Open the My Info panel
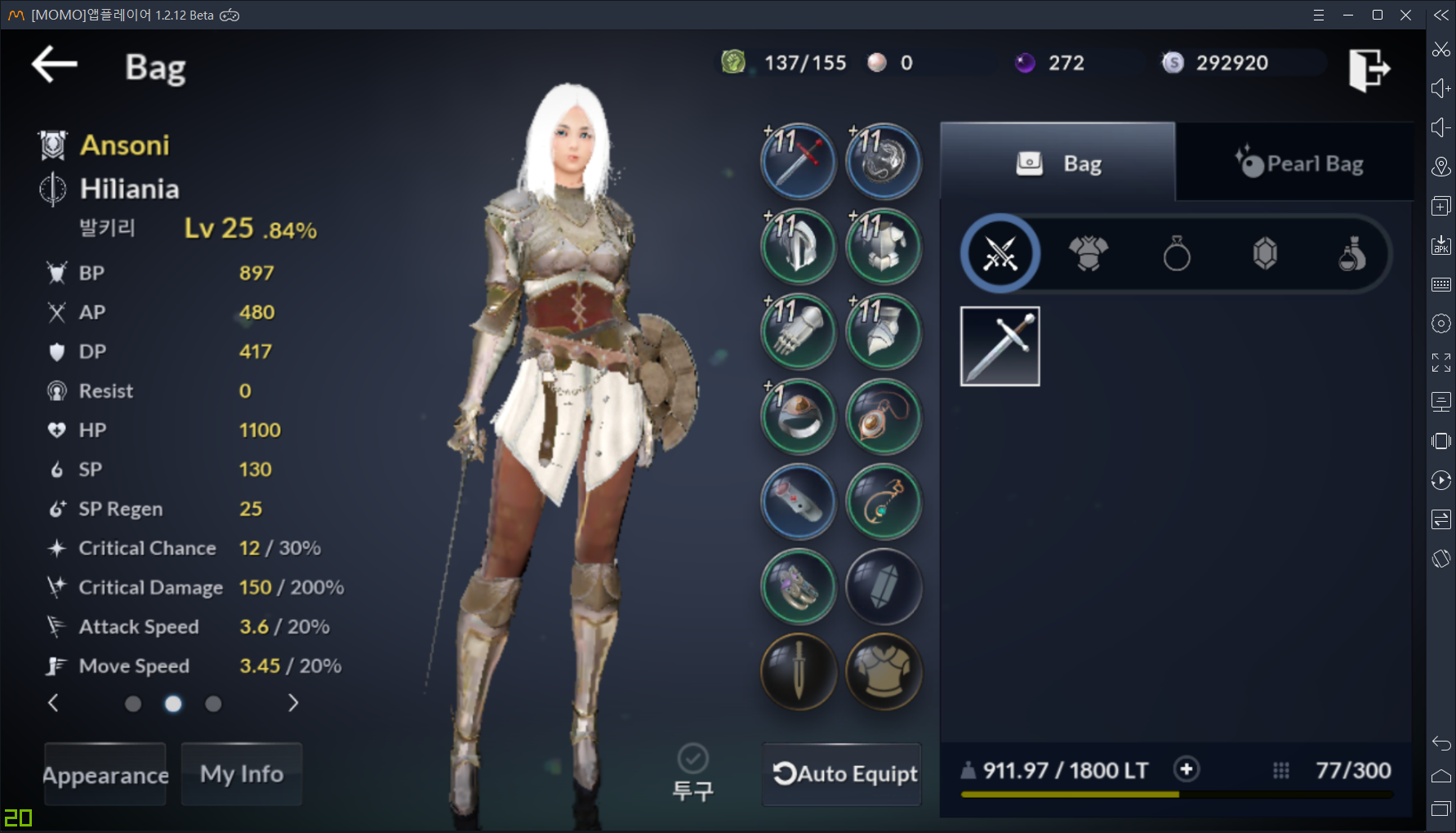The image size is (1456, 833). pos(242,774)
